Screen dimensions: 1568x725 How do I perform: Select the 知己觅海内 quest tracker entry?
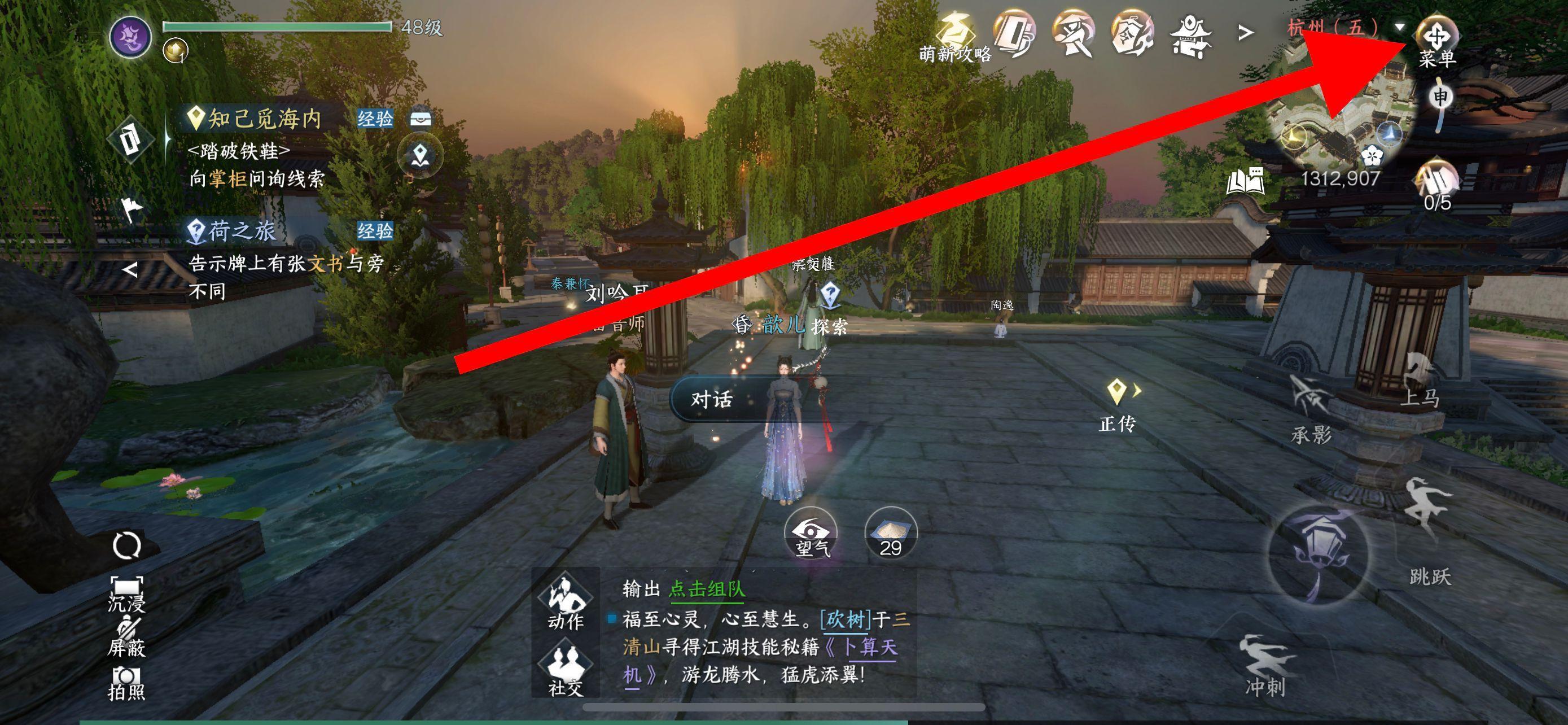264,118
